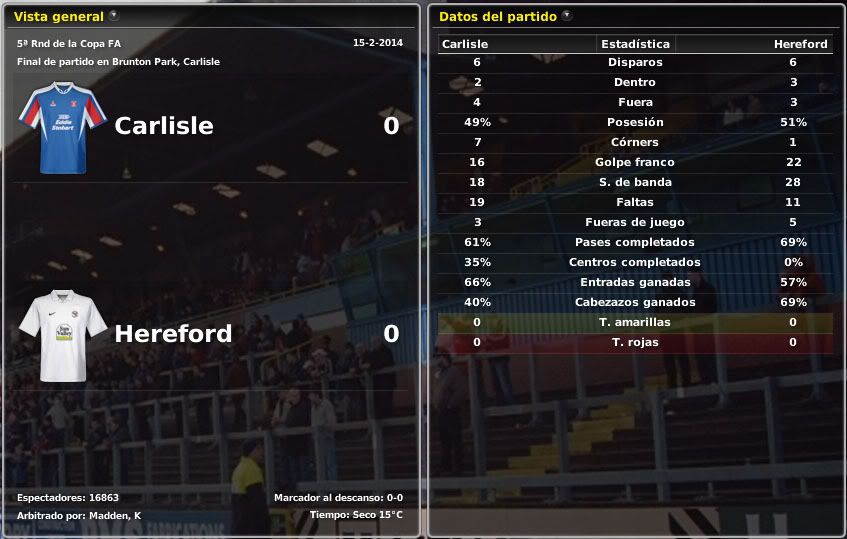Image resolution: width=847 pixels, height=539 pixels.
Task: Click the white Hereford kit image
Action: [x=61, y=335]
